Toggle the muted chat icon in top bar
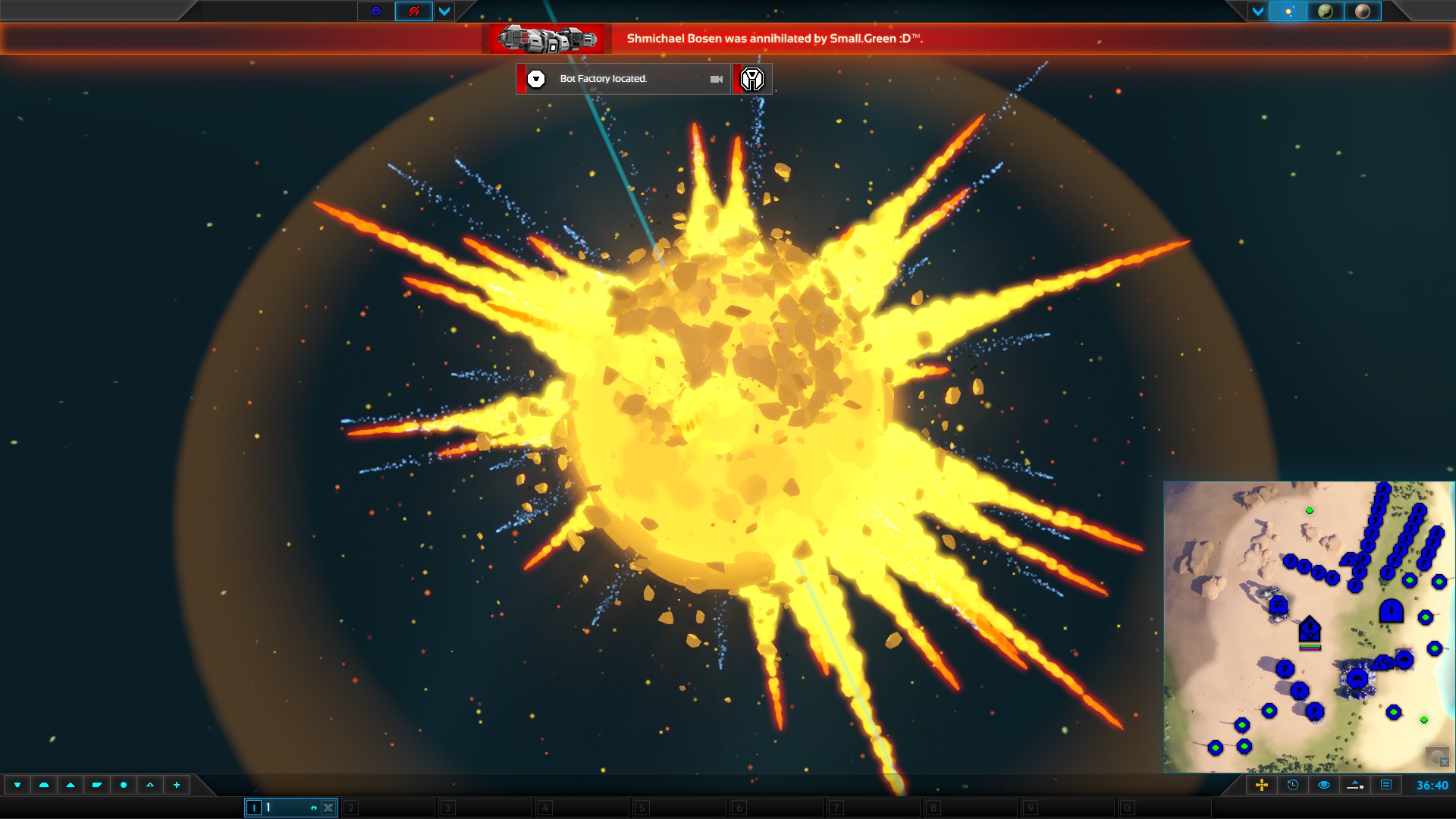Viewport: 1456px width, 819px height. click(x=414, y=11)
